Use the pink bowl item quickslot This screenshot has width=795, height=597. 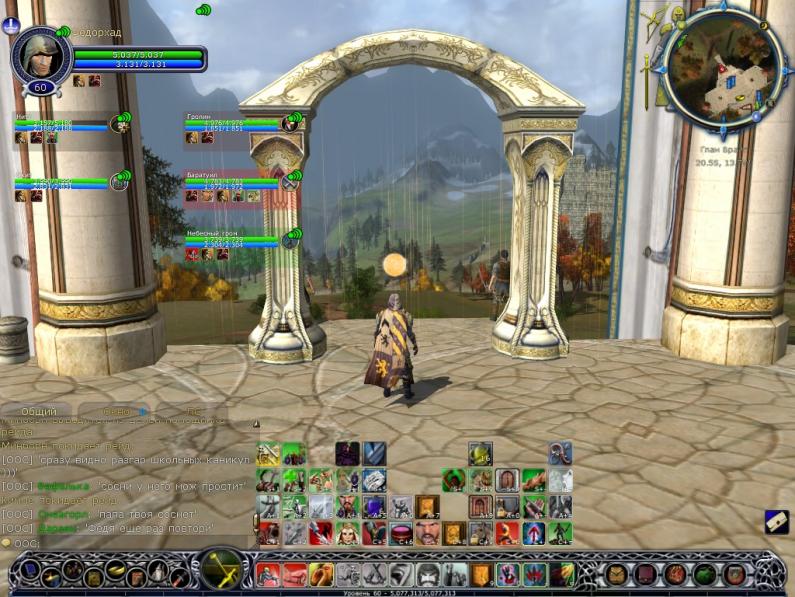point(401,533)
